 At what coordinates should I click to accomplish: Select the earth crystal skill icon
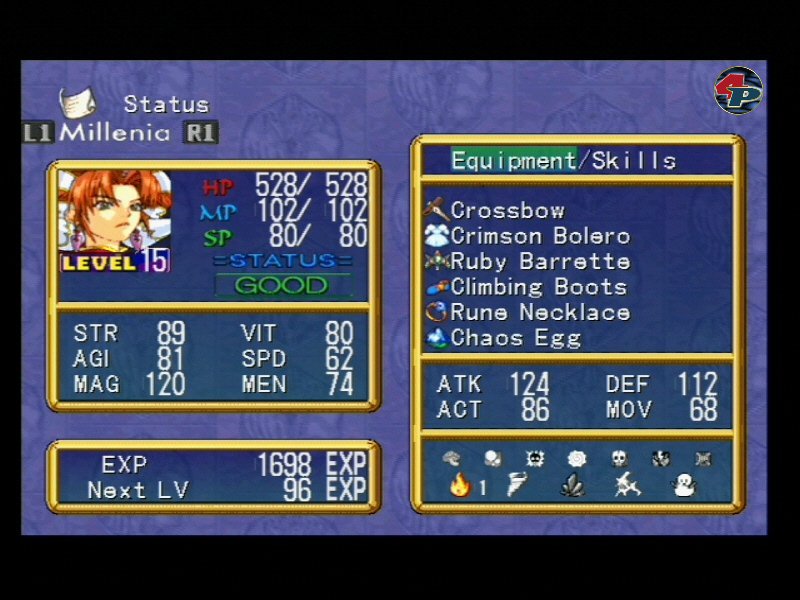pyautogui.click(x=573, y=486)
